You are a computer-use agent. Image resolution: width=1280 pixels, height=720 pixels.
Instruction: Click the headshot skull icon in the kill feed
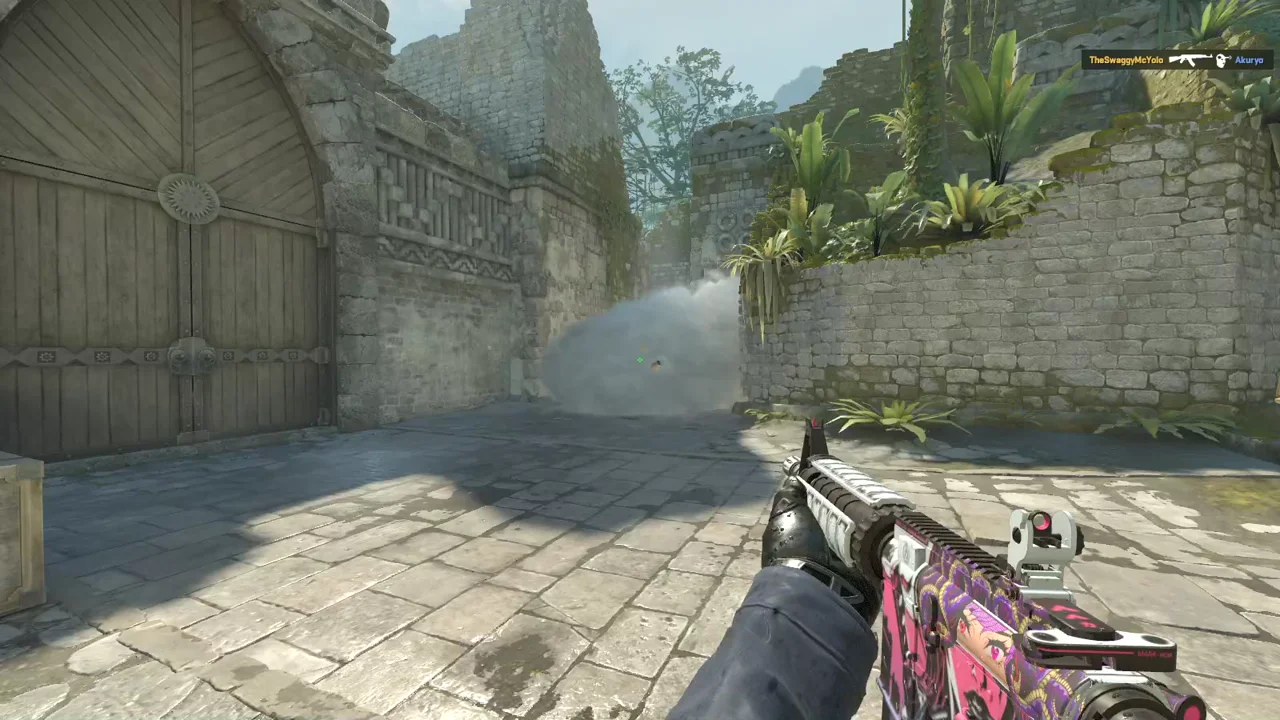click(x=1222, y=61)
